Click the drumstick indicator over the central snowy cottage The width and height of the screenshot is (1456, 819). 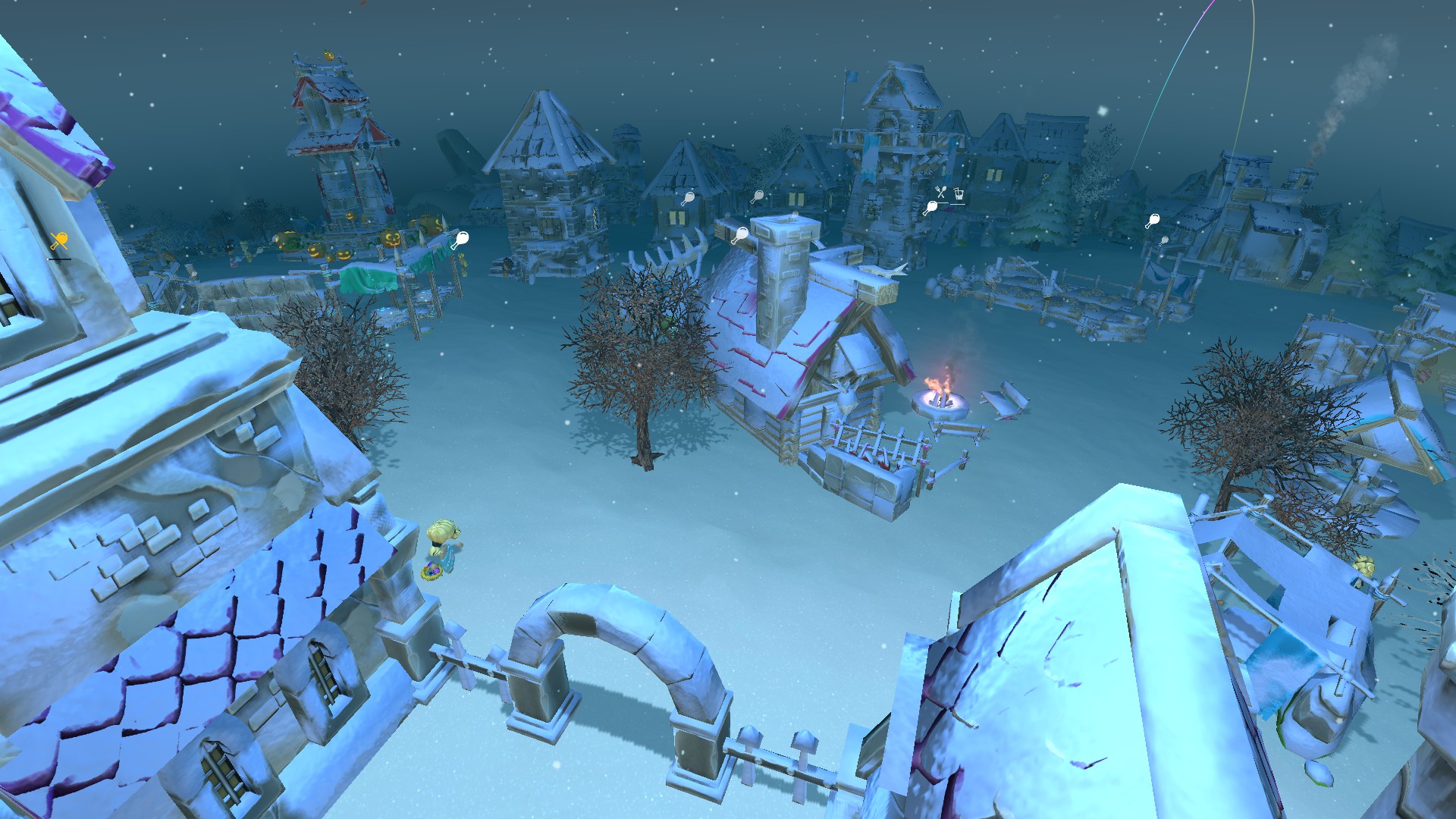tap(742, 234)
